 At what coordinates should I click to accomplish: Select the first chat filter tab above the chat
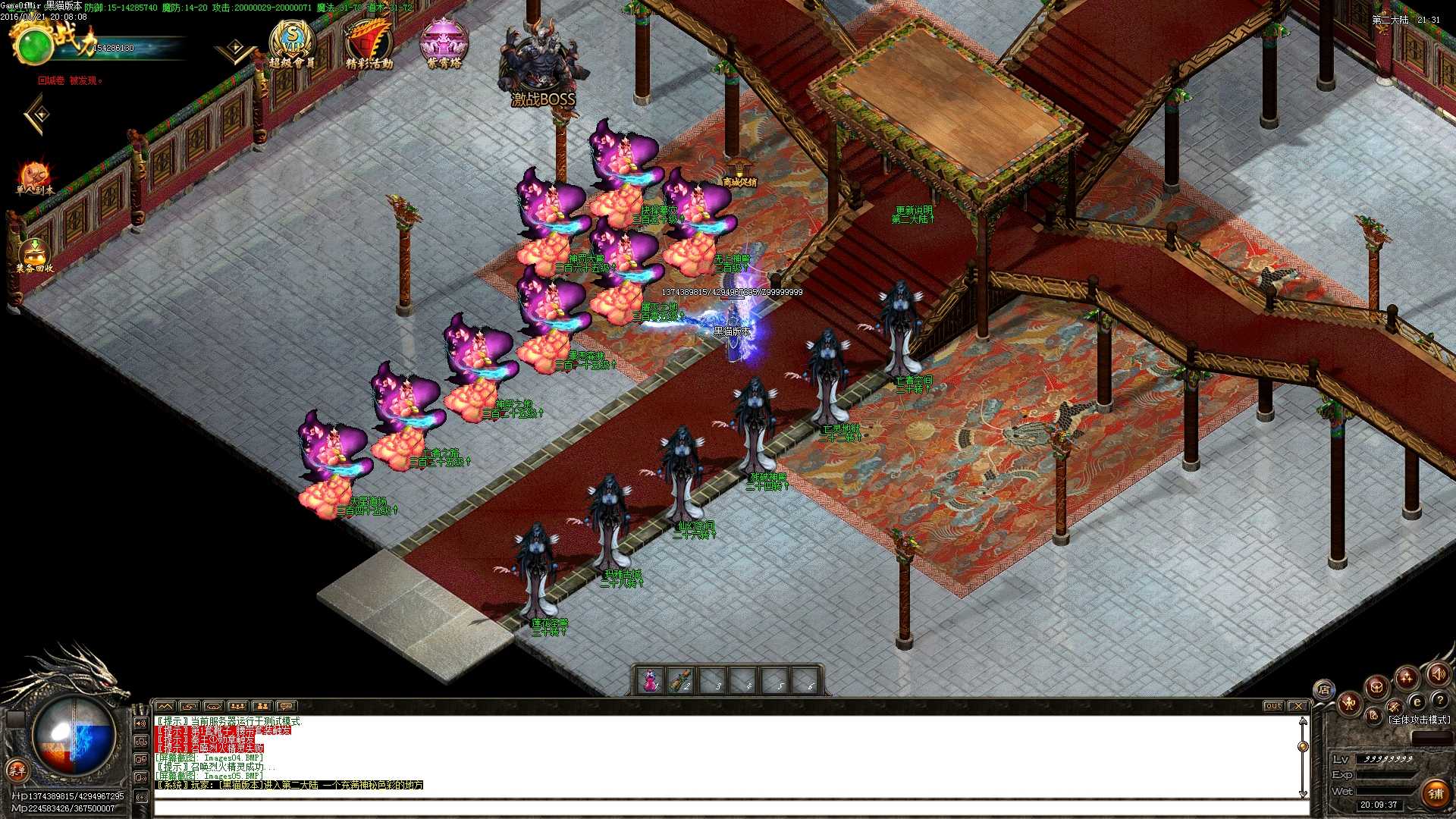click(x=165, y=707)
